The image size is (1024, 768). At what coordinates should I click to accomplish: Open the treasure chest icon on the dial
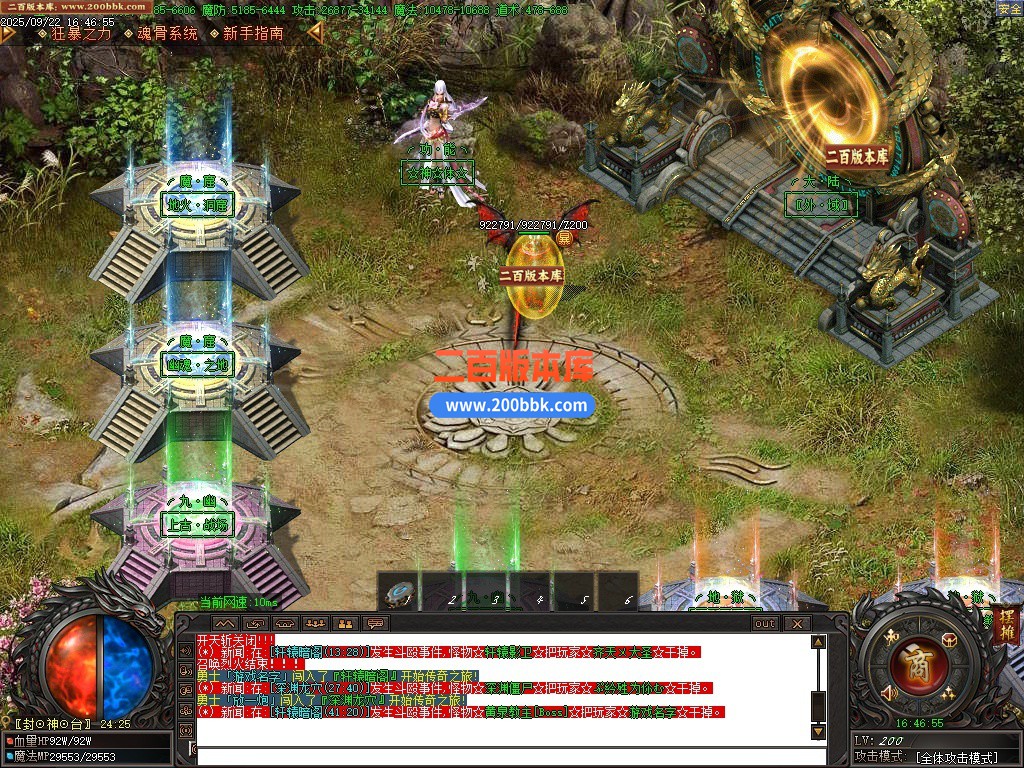[x=949, y=641]
